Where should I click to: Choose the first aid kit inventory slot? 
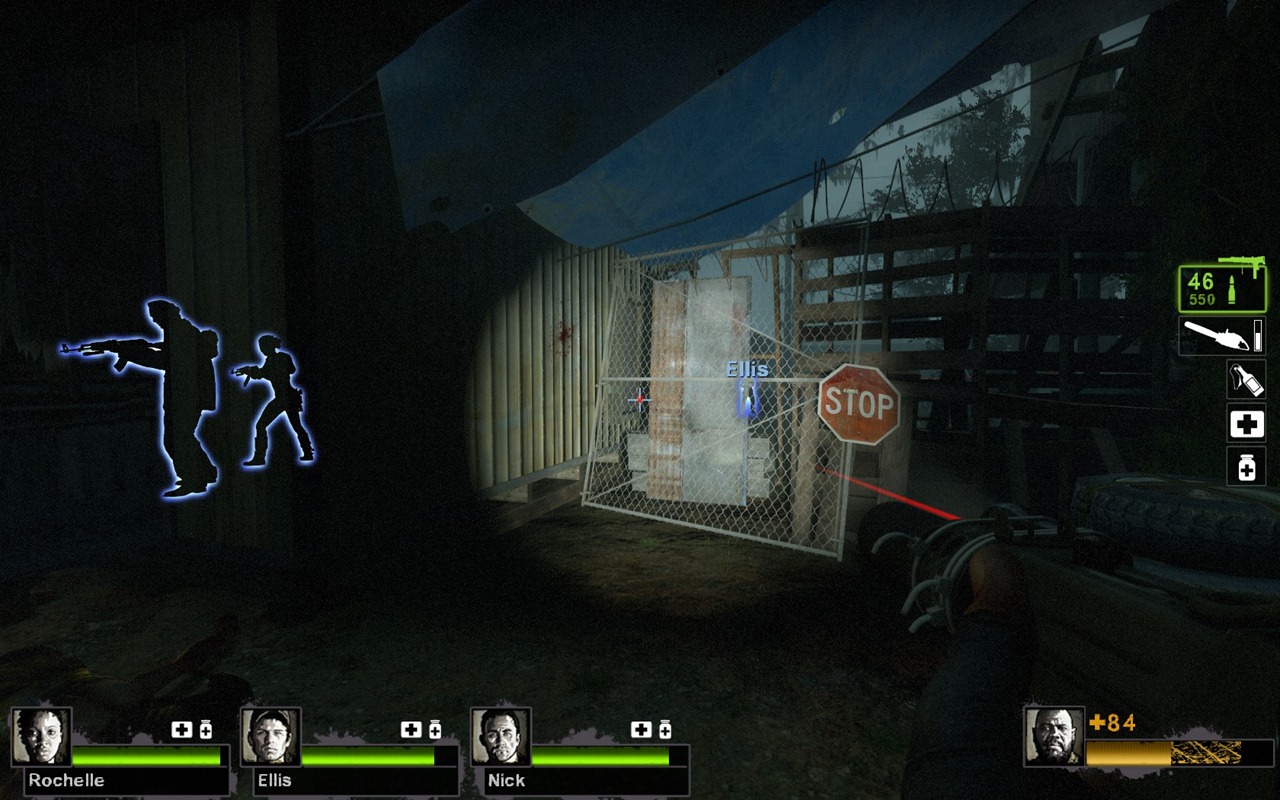[1246, 424]
